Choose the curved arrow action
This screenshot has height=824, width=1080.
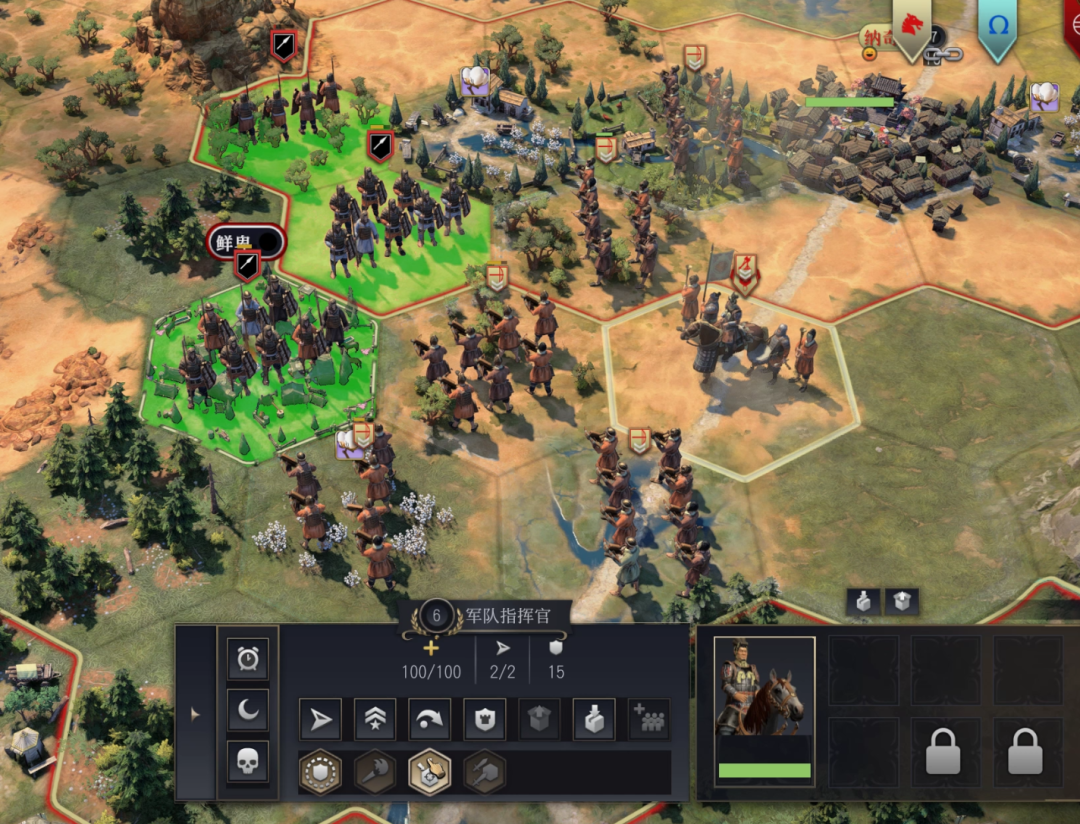click(429, 720)
